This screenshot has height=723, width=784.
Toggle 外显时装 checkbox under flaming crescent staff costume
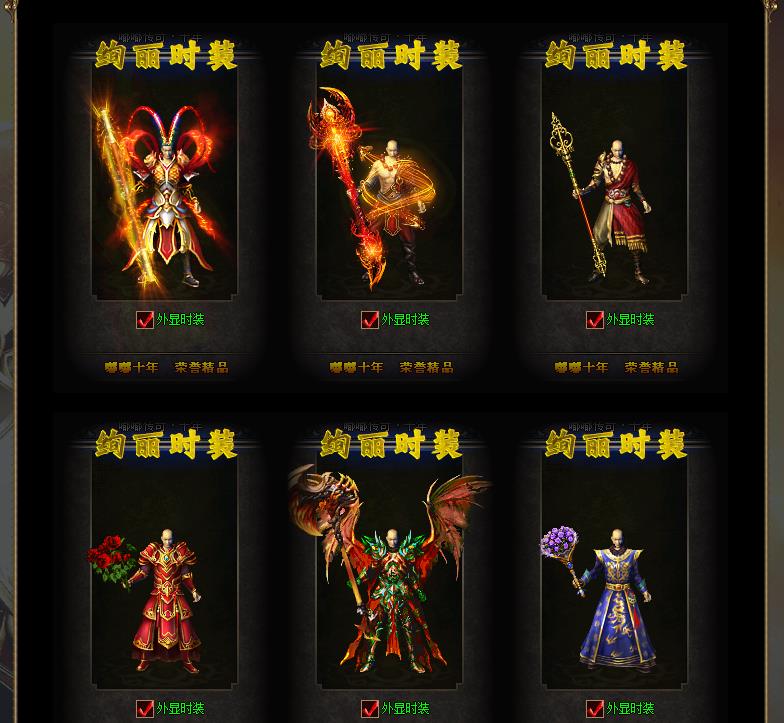[x=370, y=320]
